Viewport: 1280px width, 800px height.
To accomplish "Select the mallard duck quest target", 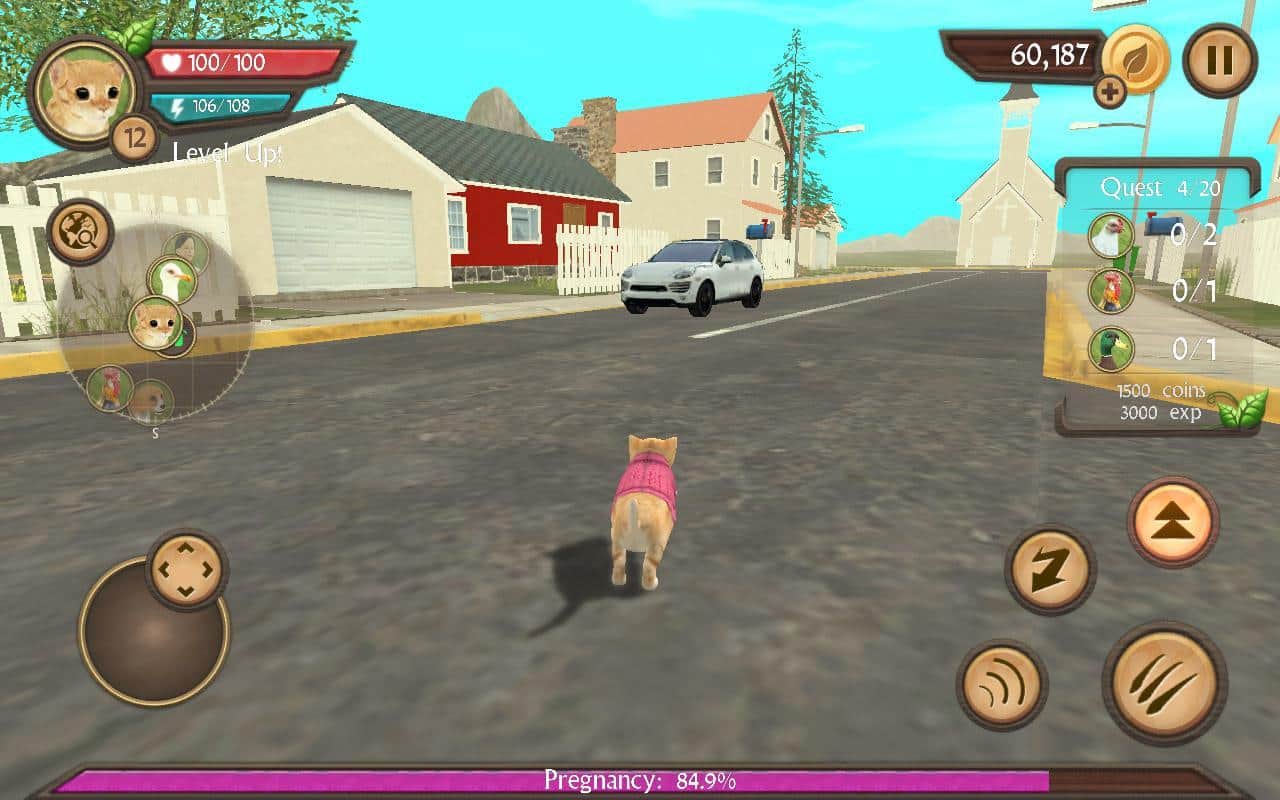I will point(1111,349).
